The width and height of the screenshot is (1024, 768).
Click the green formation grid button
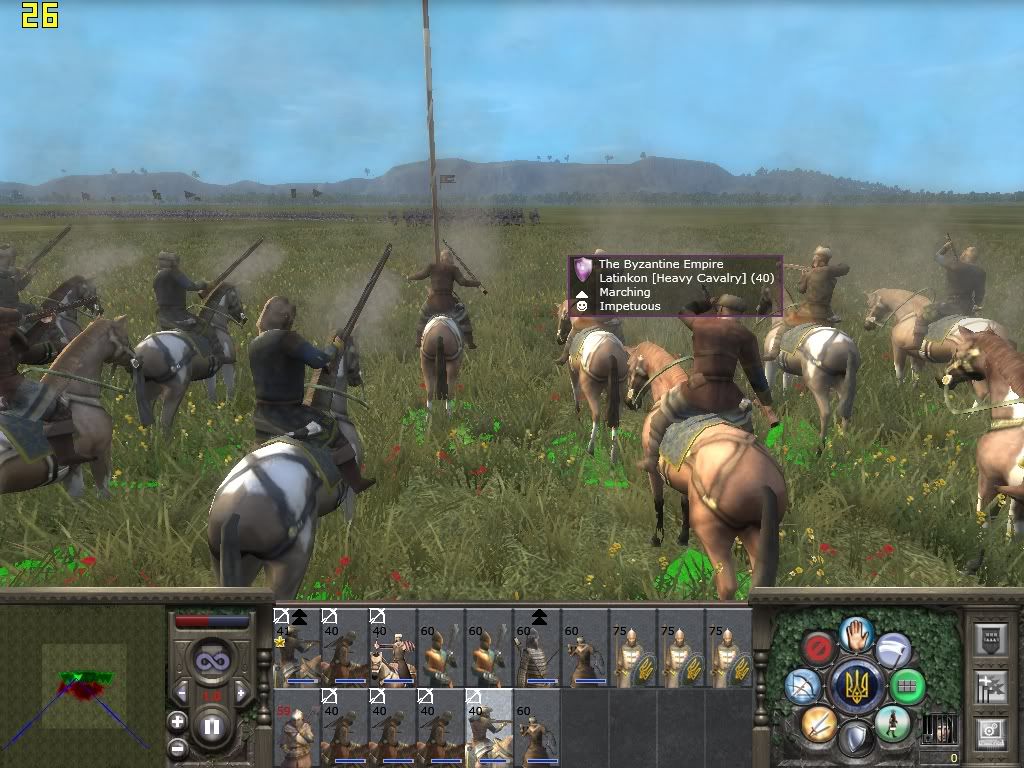point(907,686)
